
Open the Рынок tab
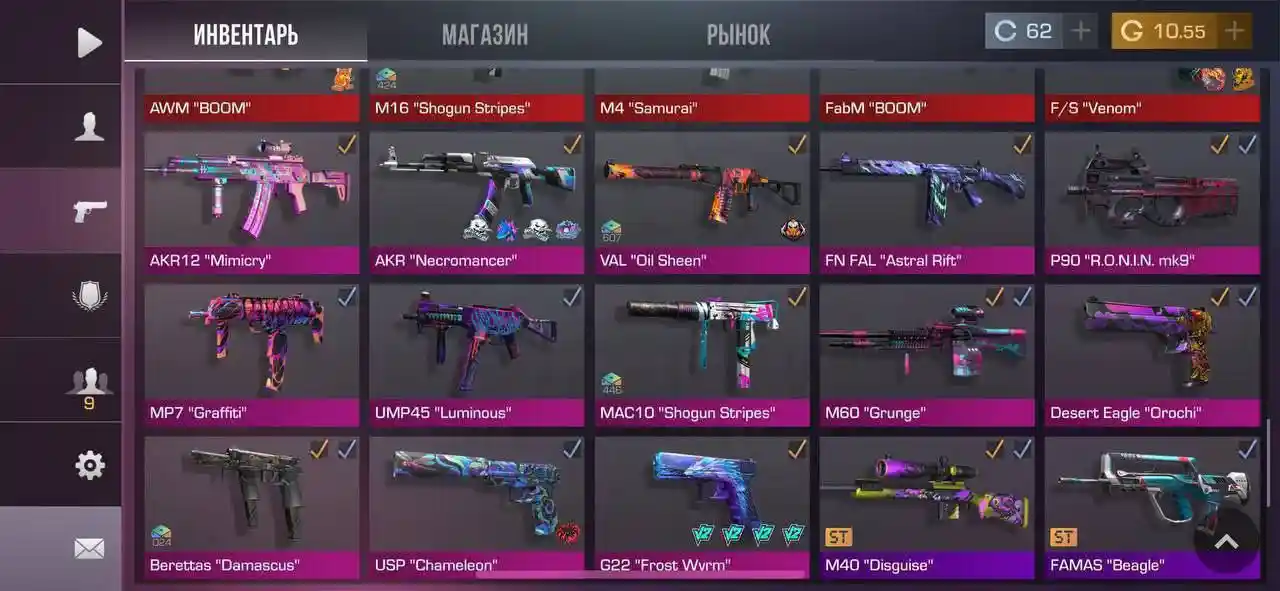pyautogui.click(x=738, y=35)
